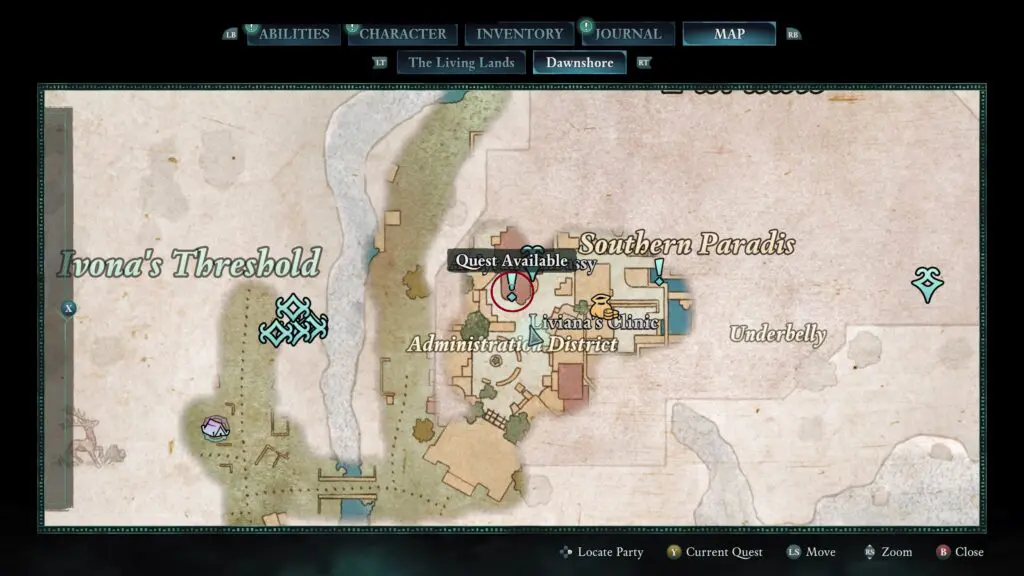Go to the Inventory tab
The height and width of the screenshot is (576, 1024).
519,34
